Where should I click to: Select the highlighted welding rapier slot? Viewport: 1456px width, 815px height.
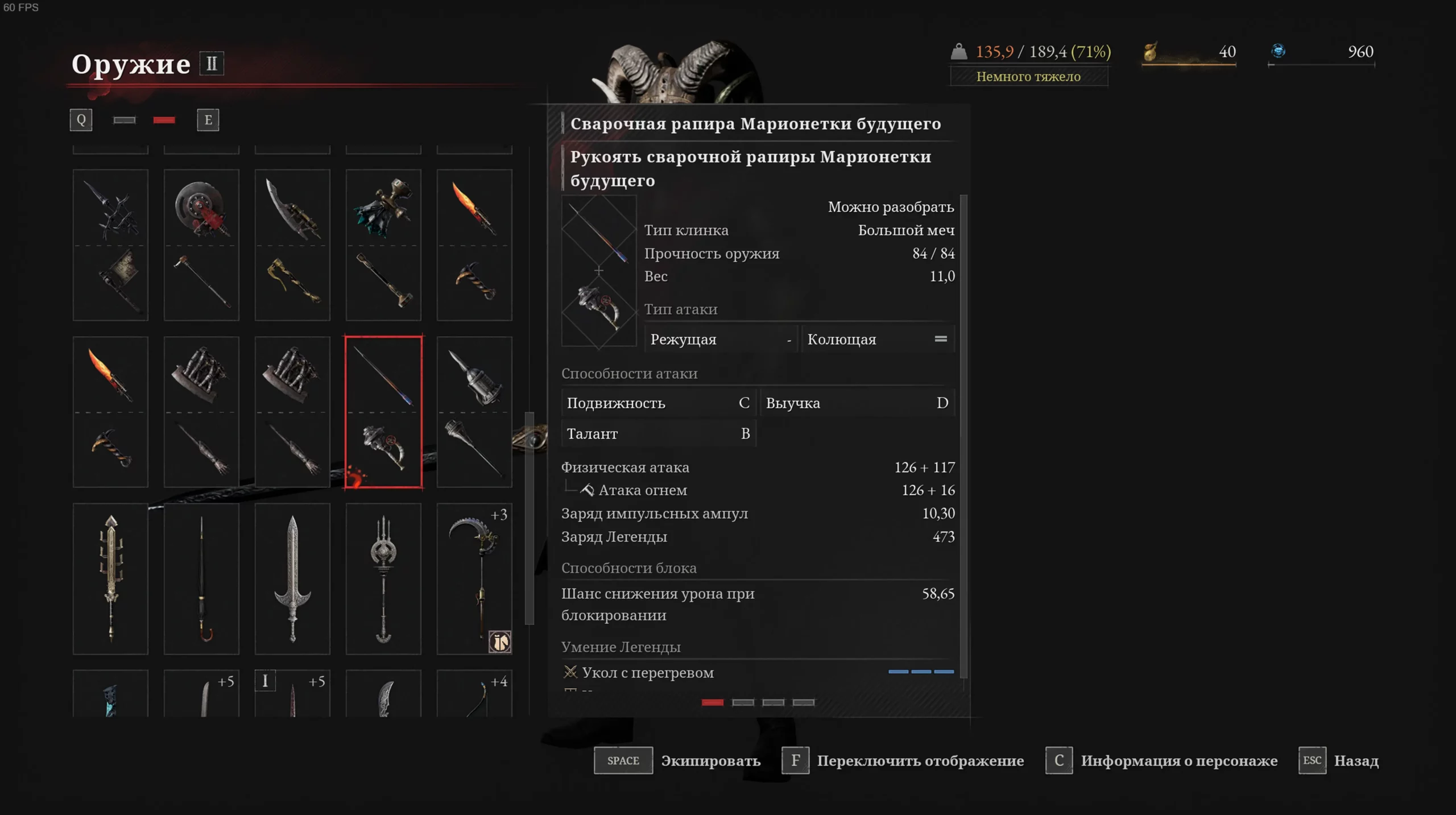tap(383, 412)
